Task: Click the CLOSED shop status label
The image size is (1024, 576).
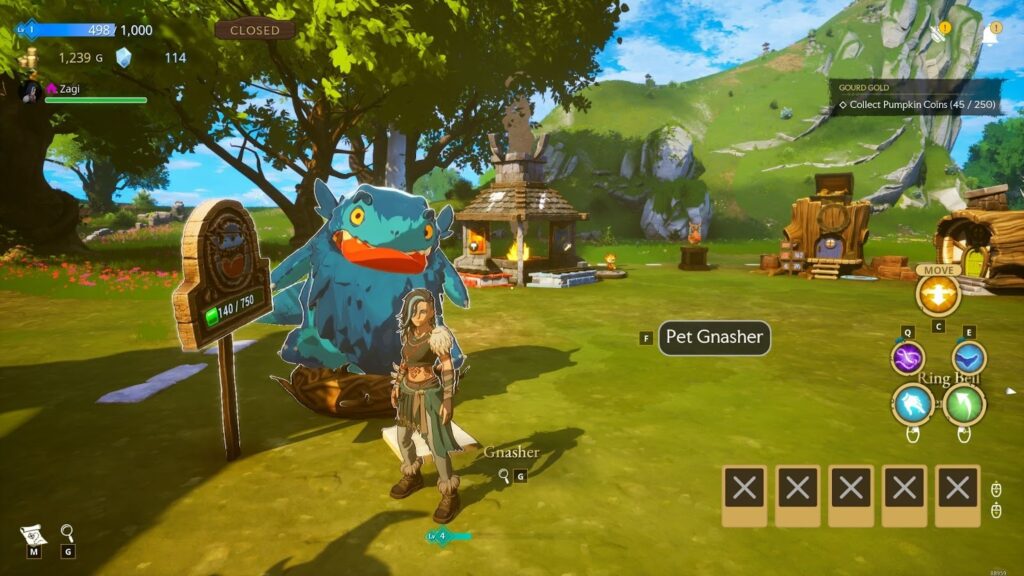Action: click(x=255, y=30)
